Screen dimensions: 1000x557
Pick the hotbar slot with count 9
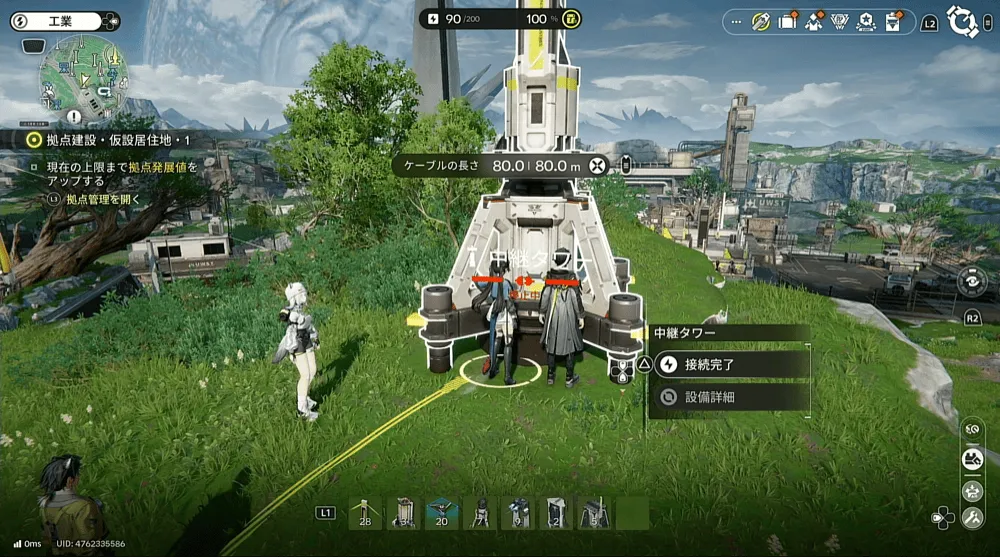(x=519, y=513)
